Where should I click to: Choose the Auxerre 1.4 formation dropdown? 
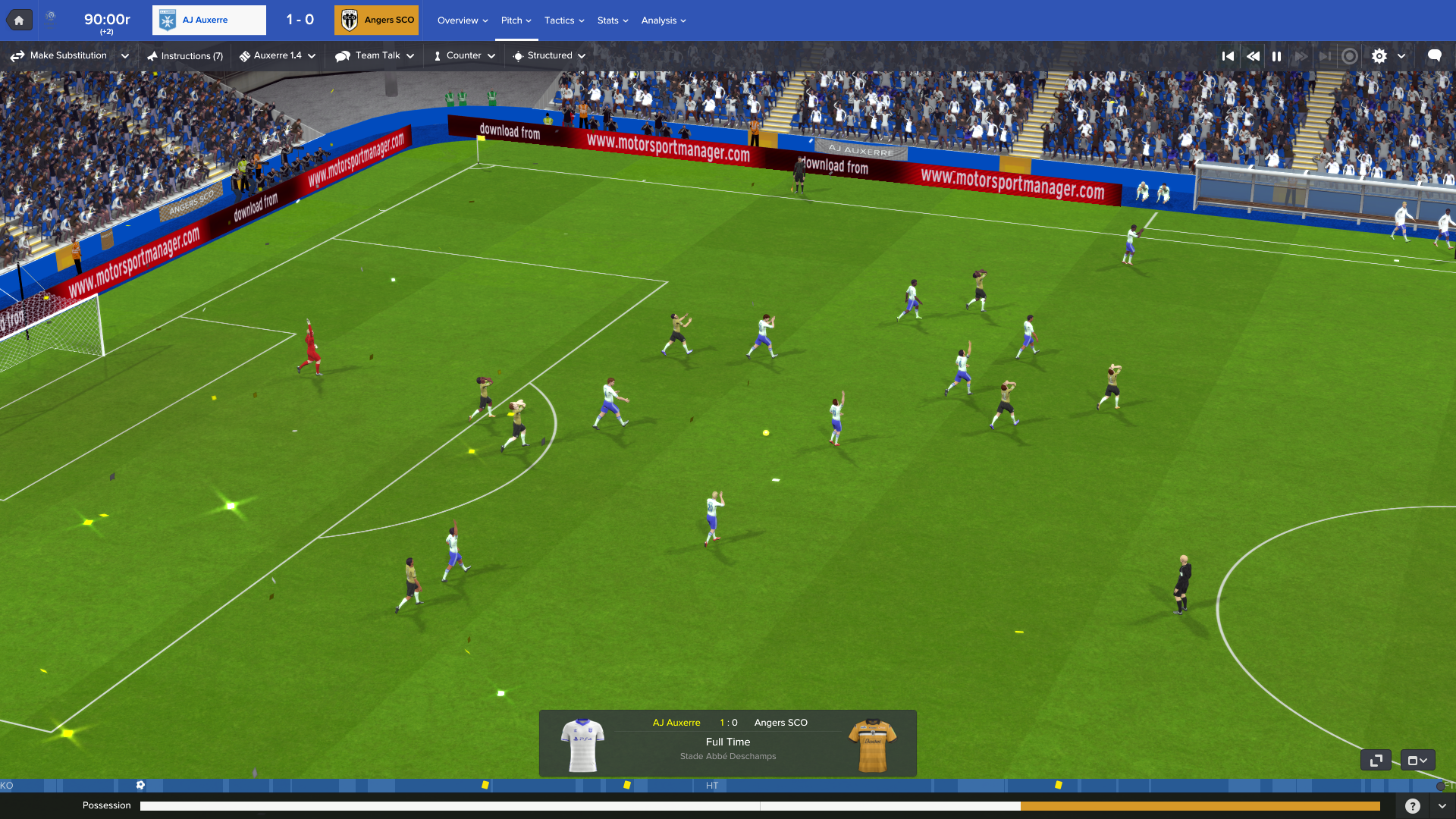click(278, 56)
